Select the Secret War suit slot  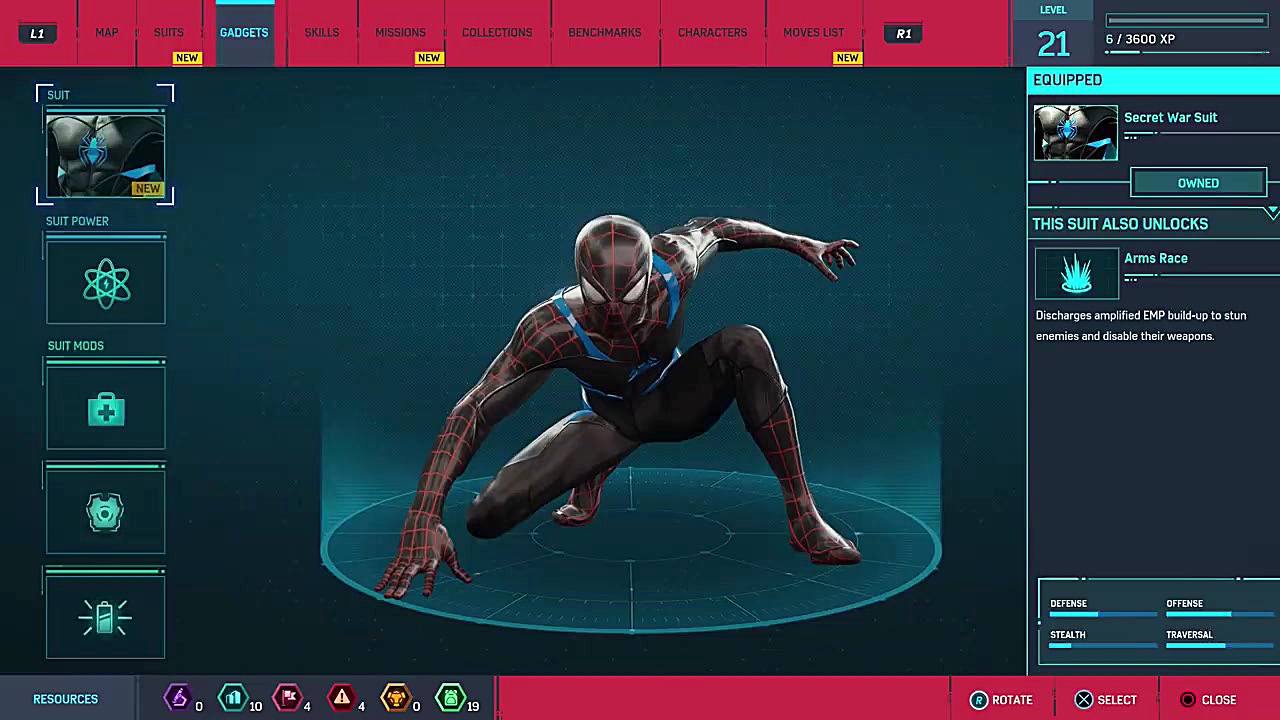(105, 155)
